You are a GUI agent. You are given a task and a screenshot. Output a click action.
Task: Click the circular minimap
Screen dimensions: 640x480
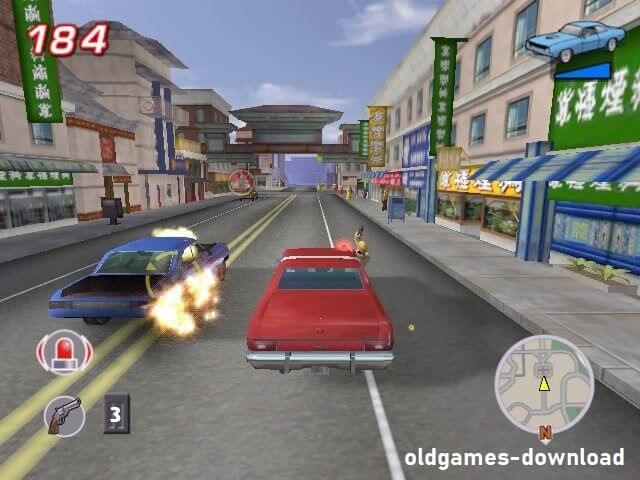(x=544, y=384)
